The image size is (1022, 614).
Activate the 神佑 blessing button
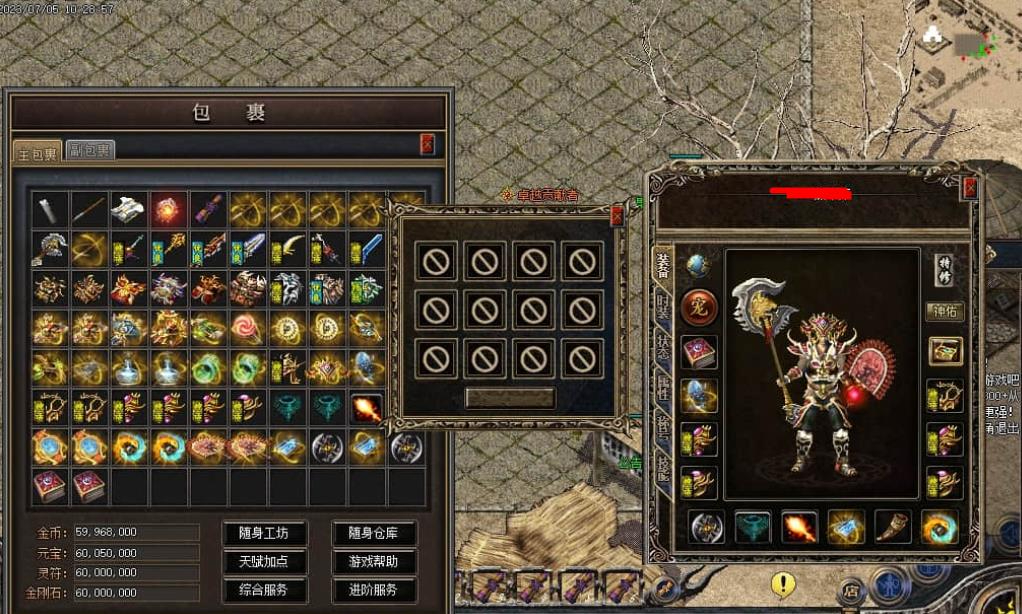pos(945,312)
